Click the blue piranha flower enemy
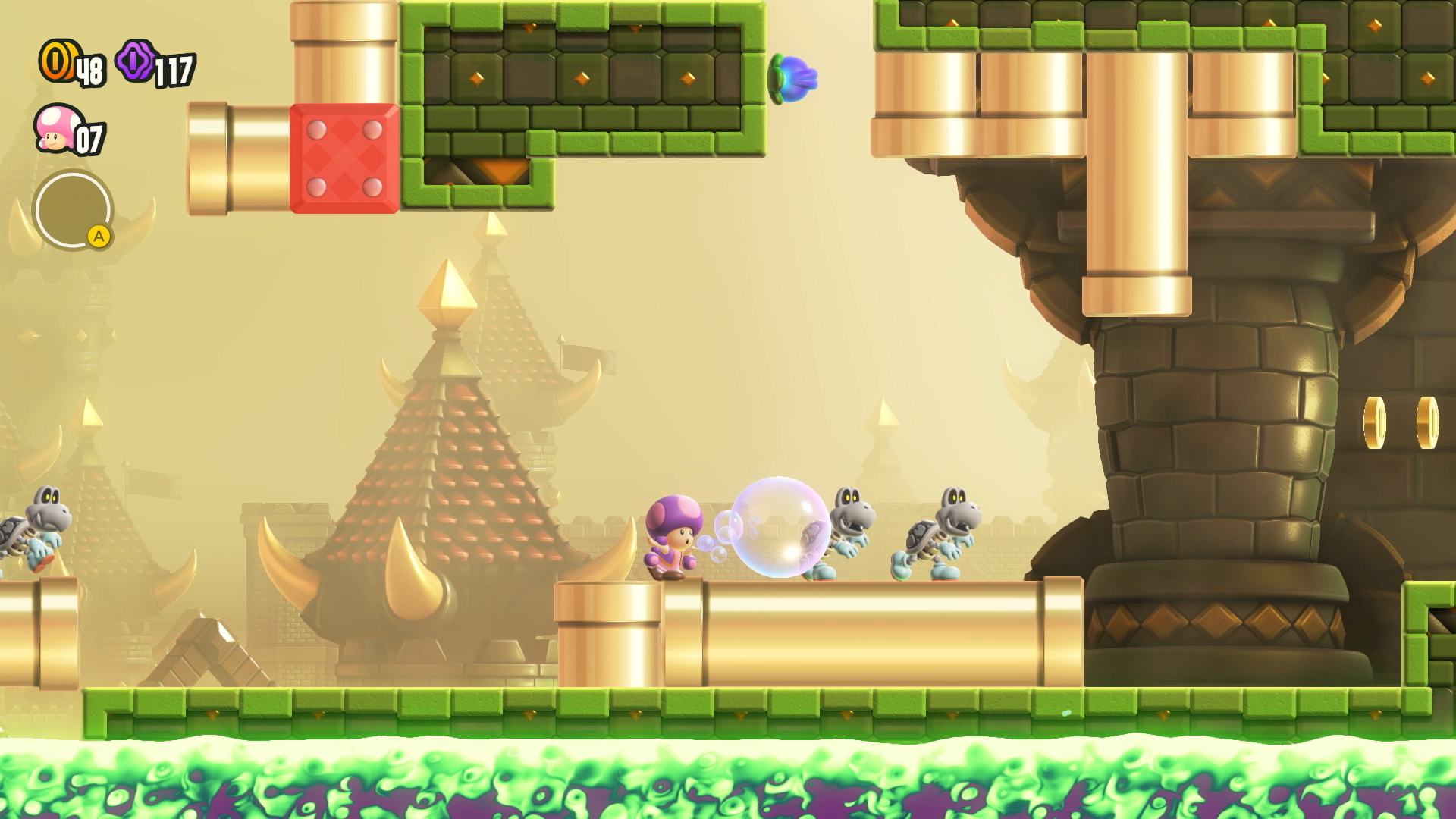The image size is (1456, 819). (793, 77)
